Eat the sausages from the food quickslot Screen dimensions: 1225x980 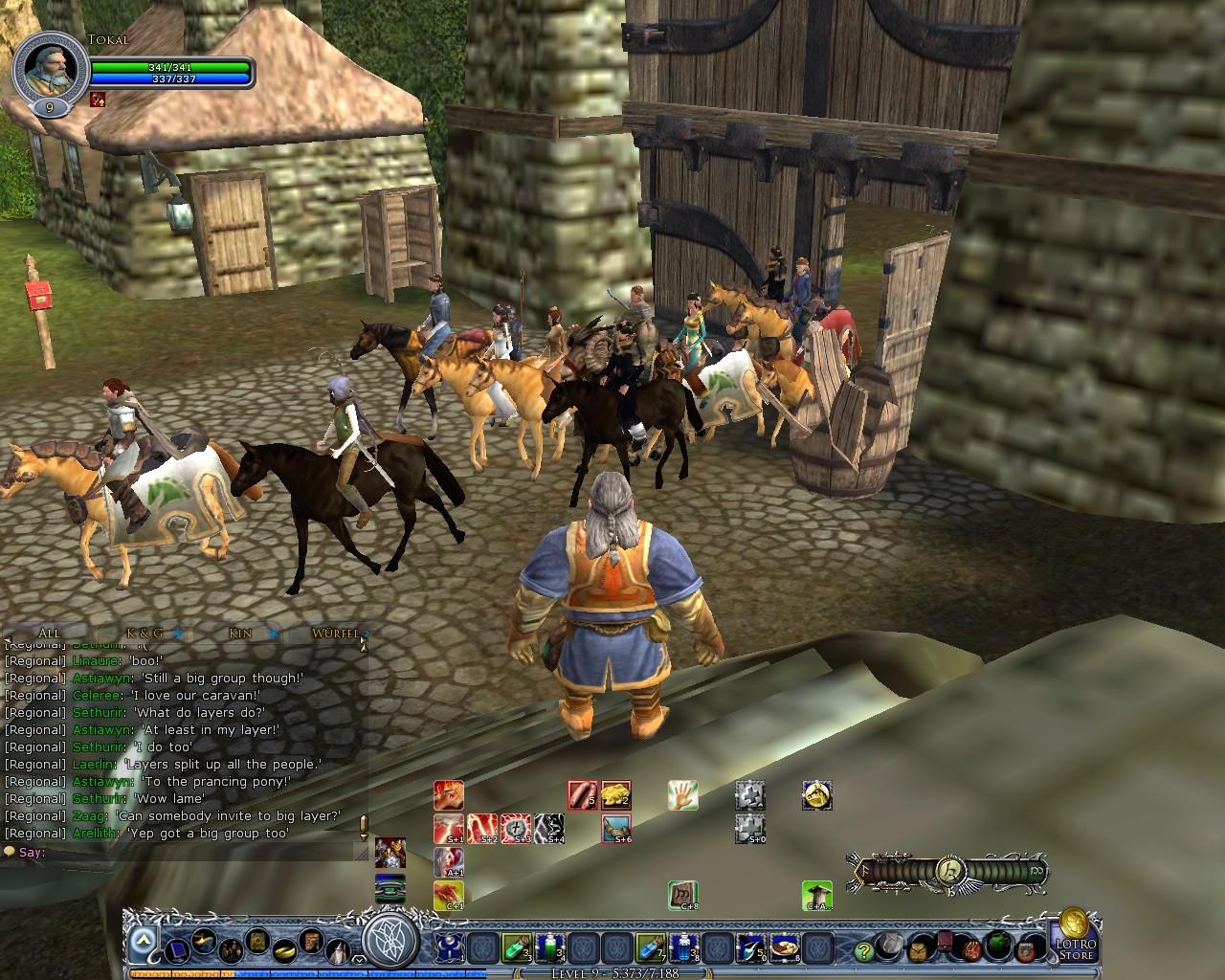point(580,794)
